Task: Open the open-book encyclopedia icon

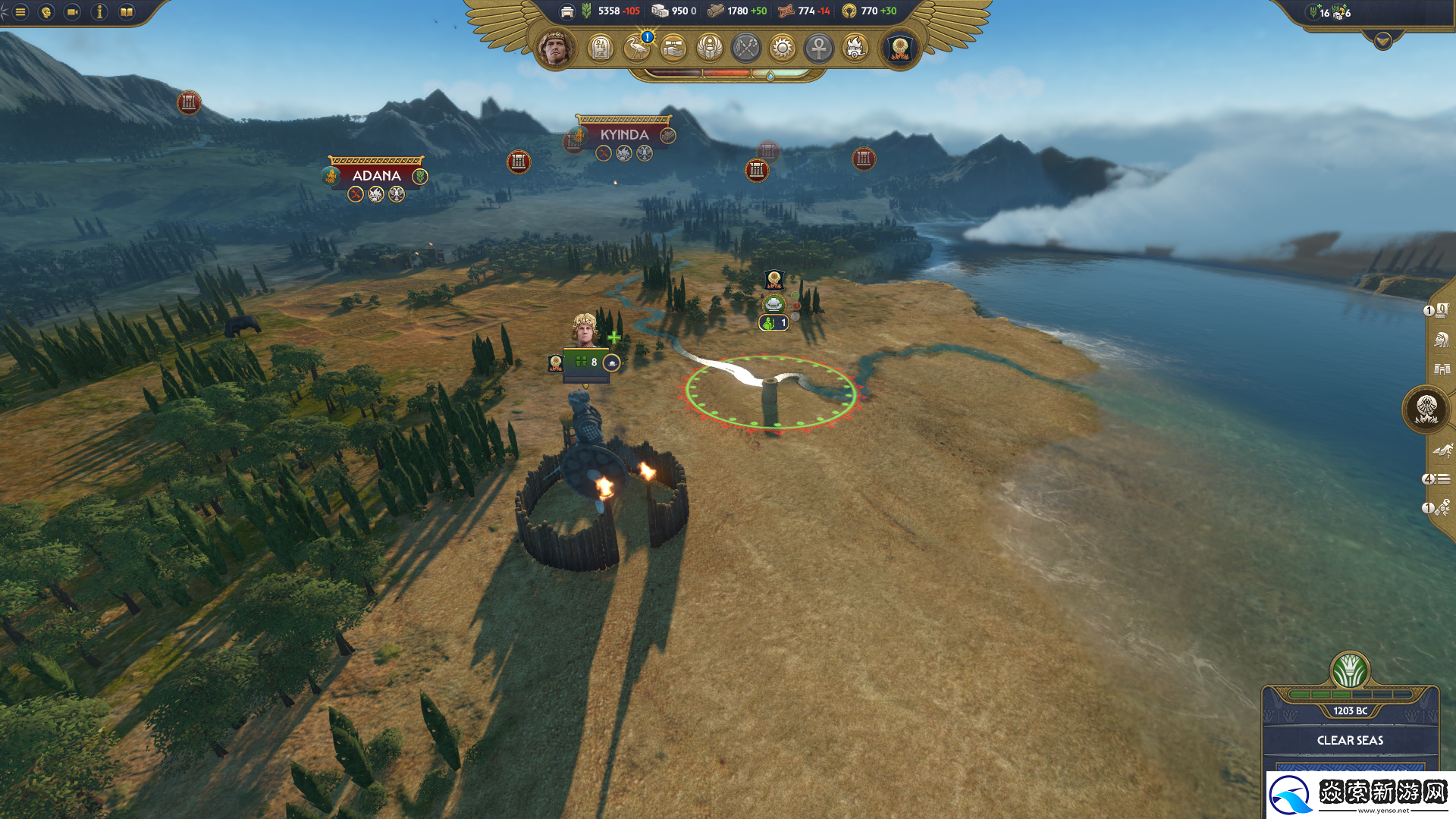Action: pos(127,12)
